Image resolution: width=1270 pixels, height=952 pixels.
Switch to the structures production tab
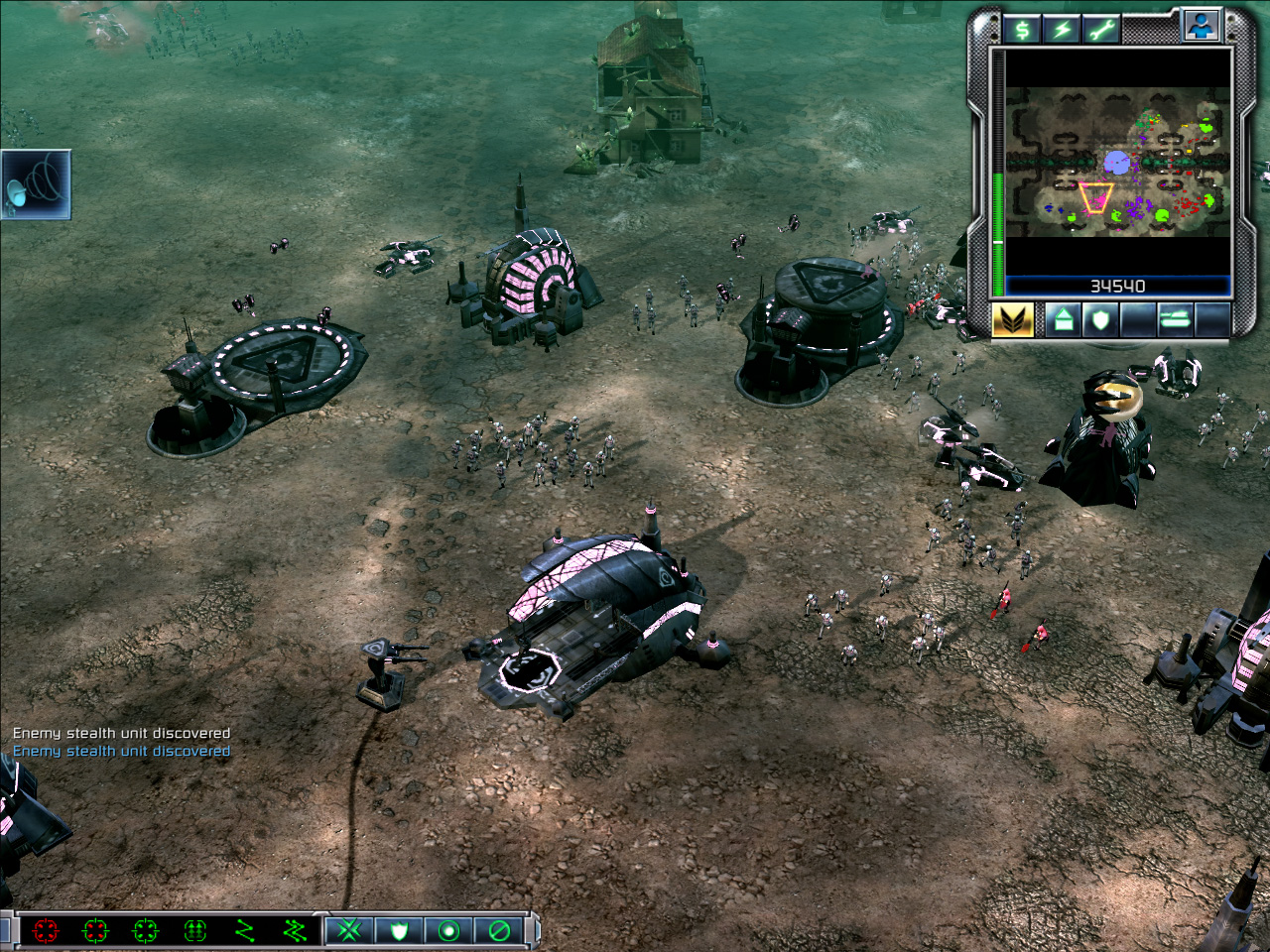point(1063,320)
